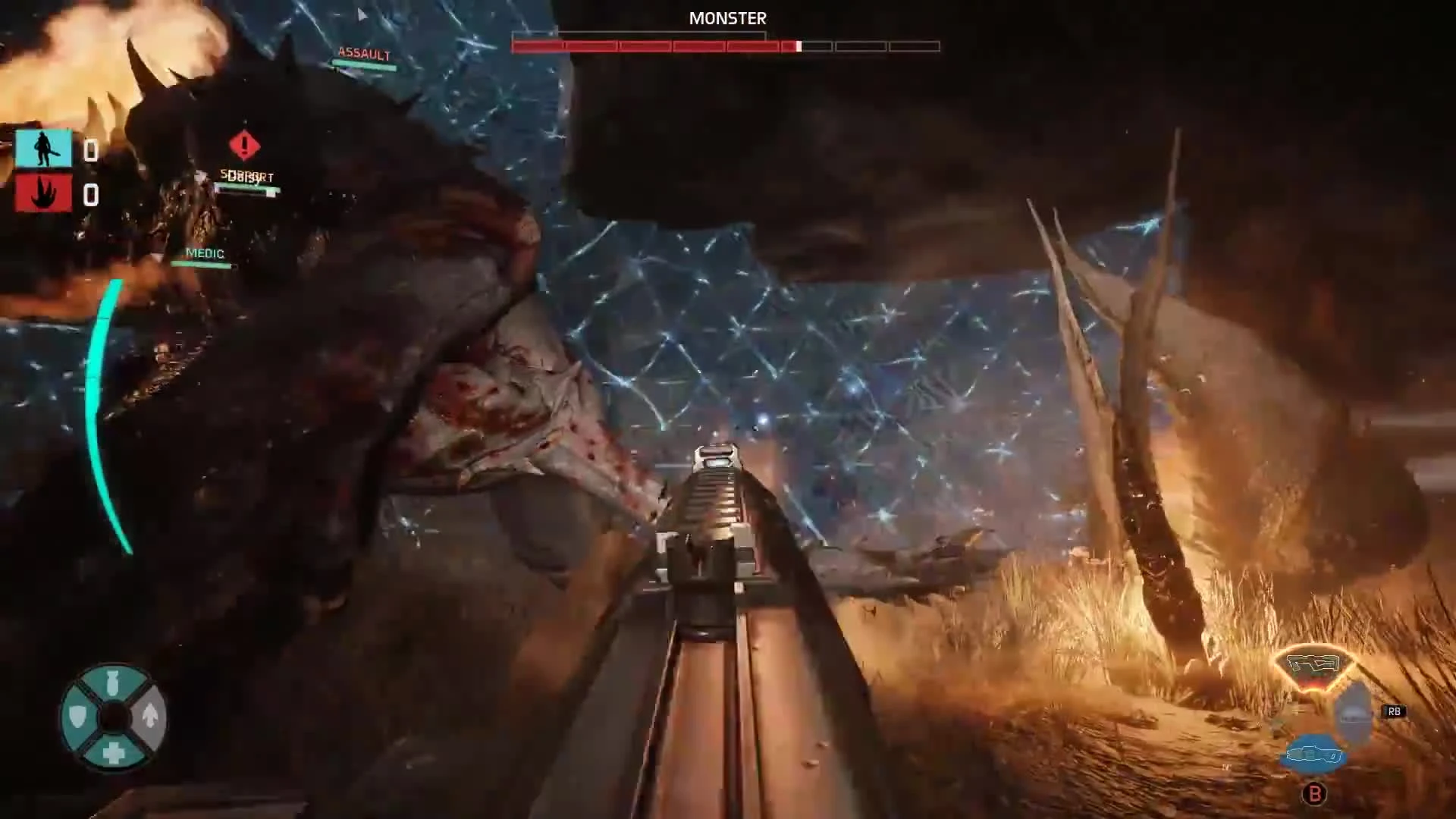This screenshot has width=1456, height=819.
Task: Select the blue secondary weapon outline icon
Action: [1314, 755]
